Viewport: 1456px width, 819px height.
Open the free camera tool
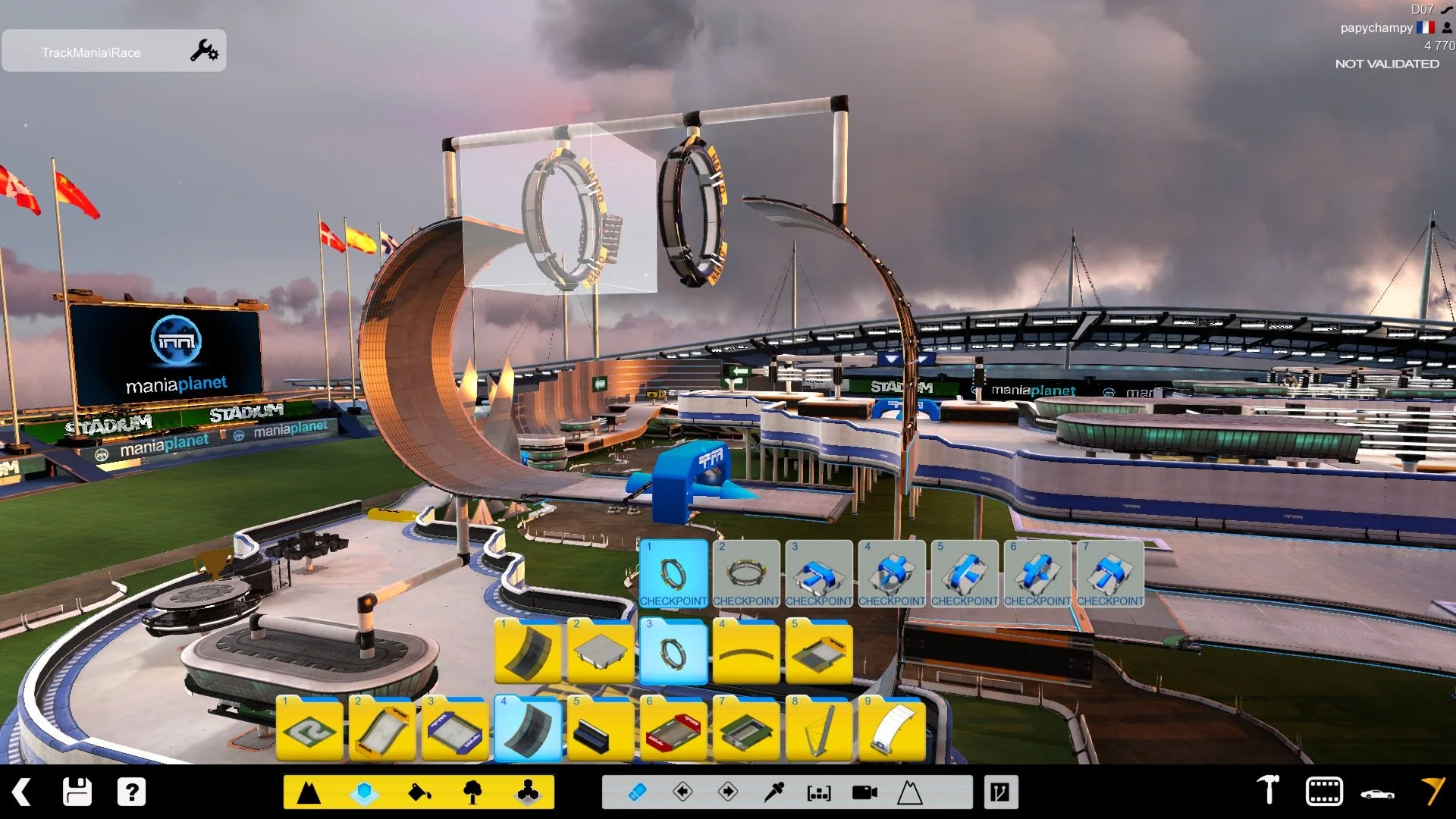(865, 791)
